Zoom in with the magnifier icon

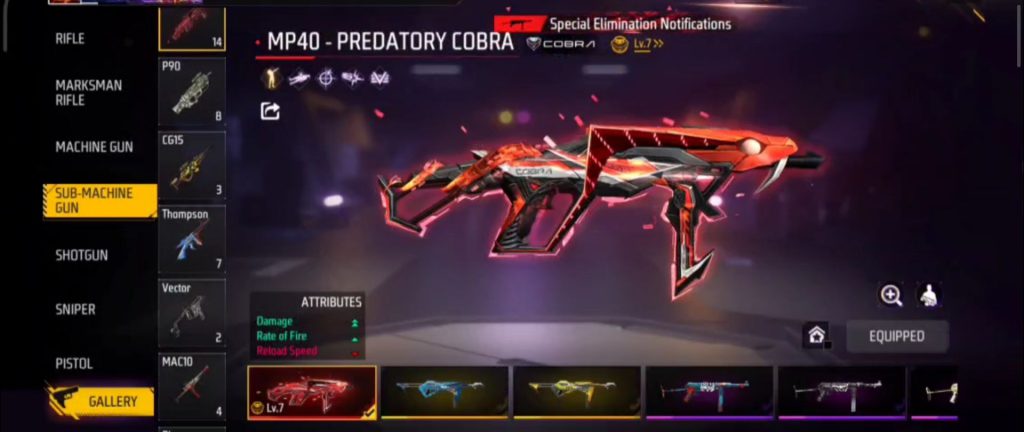[891, 295]
